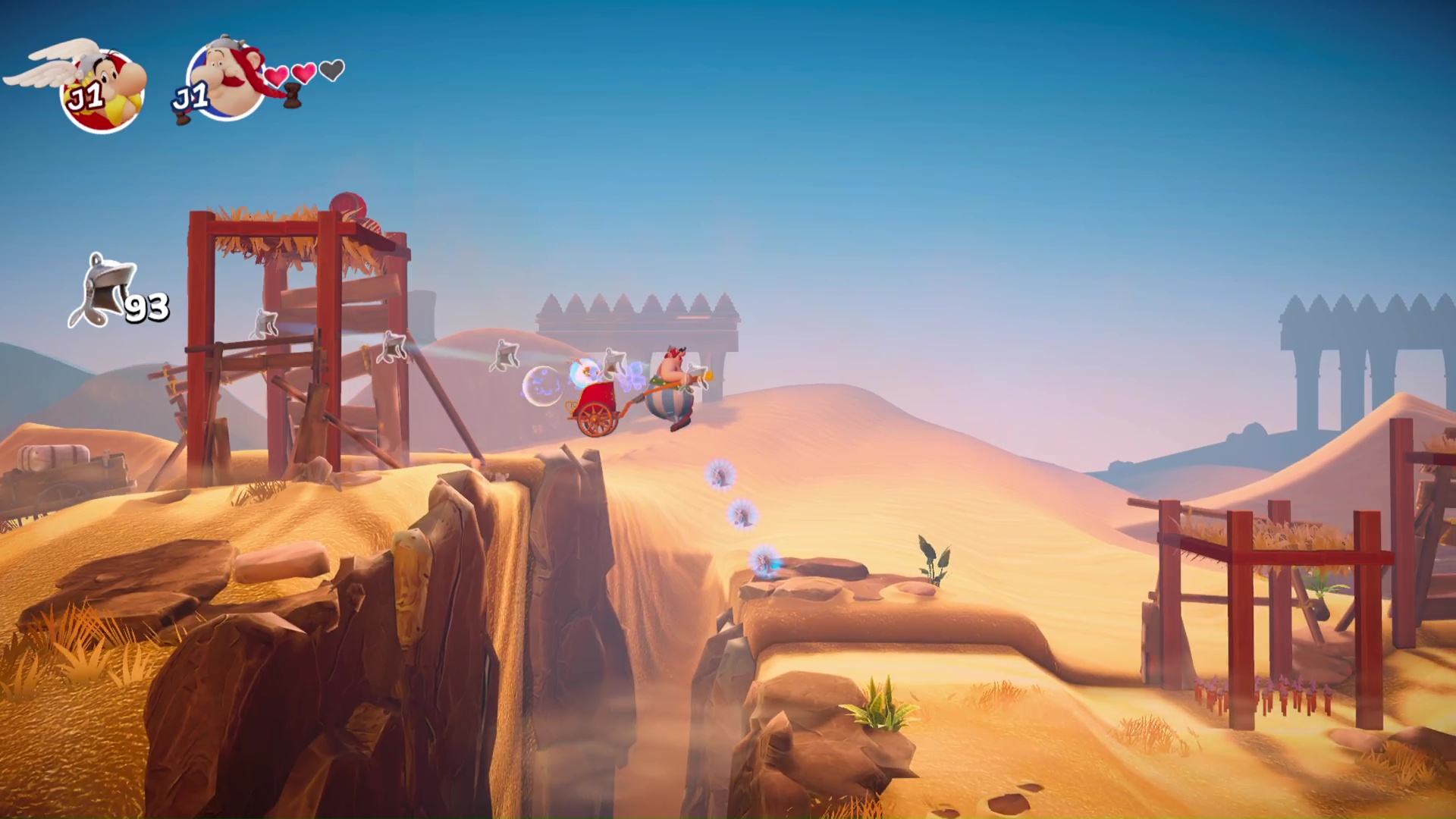This screenshot has height=819, width=1456.
Task: Click the helmet count number 93
Action: point(148,306)
